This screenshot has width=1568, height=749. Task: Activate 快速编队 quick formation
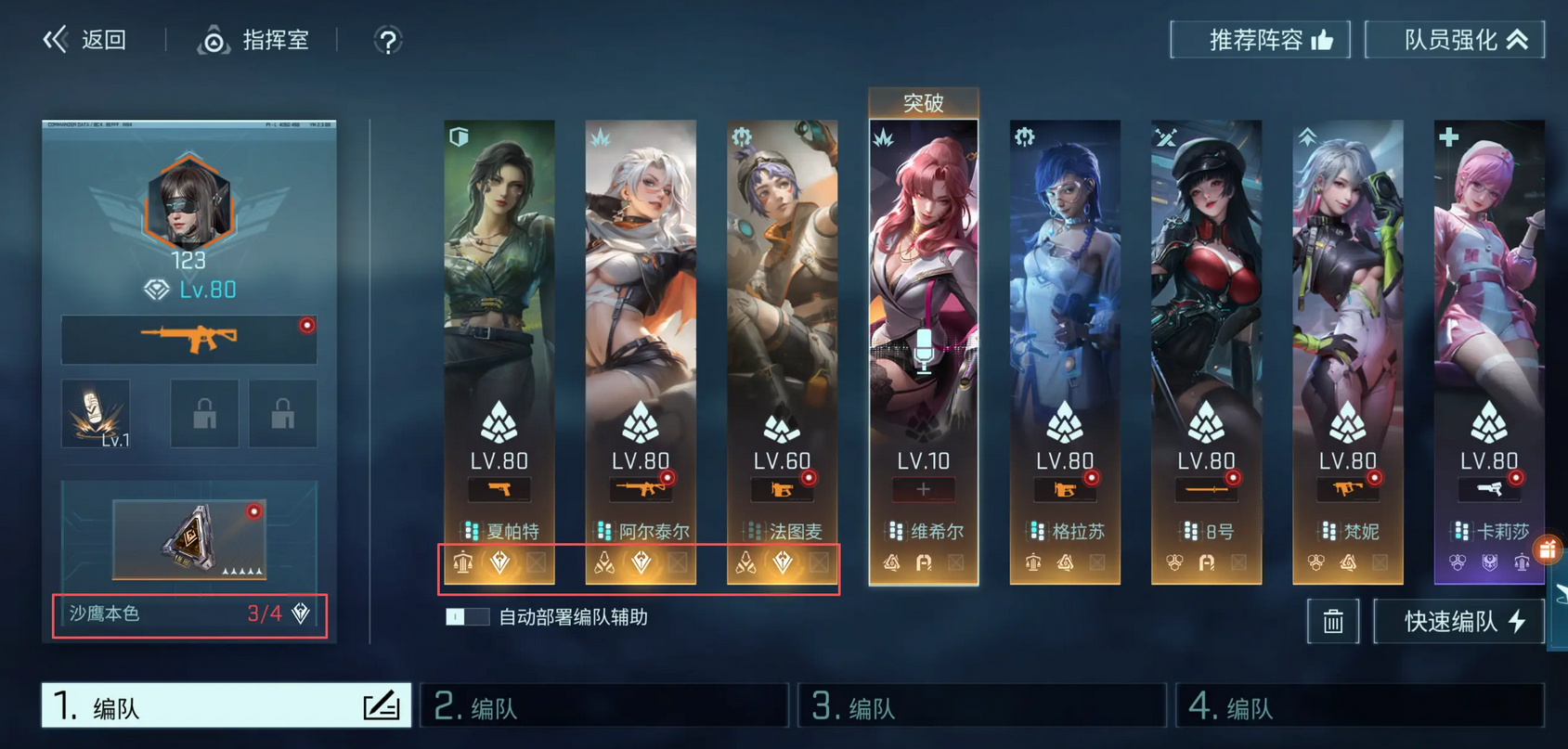(1458, 621)
